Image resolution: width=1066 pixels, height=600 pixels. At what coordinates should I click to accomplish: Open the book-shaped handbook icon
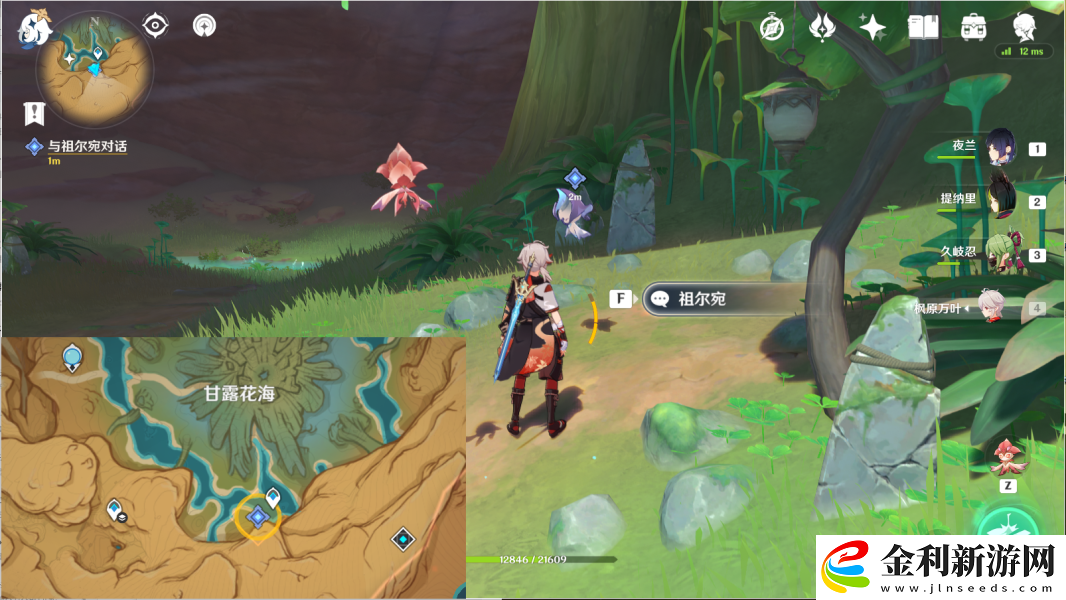pyautogui.click(x=923, y=27)
